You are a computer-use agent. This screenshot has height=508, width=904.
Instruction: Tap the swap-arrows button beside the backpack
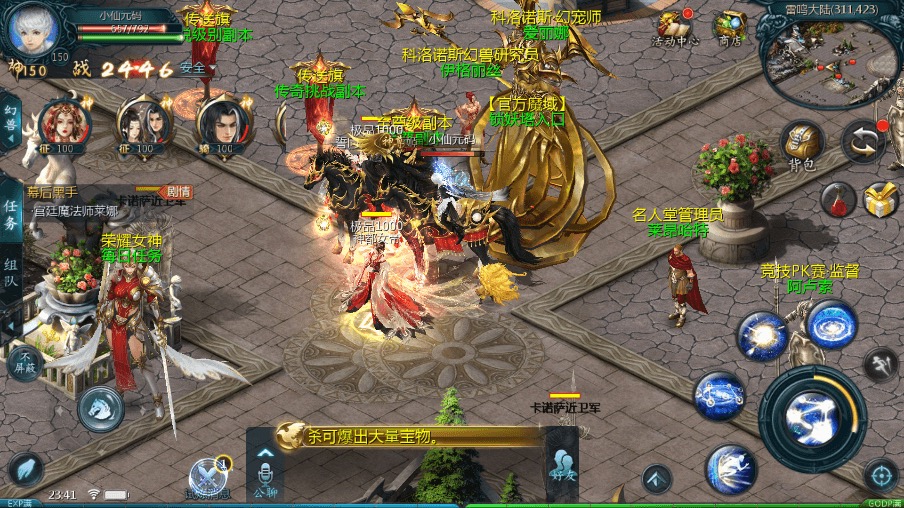click(x=863, y=142)
